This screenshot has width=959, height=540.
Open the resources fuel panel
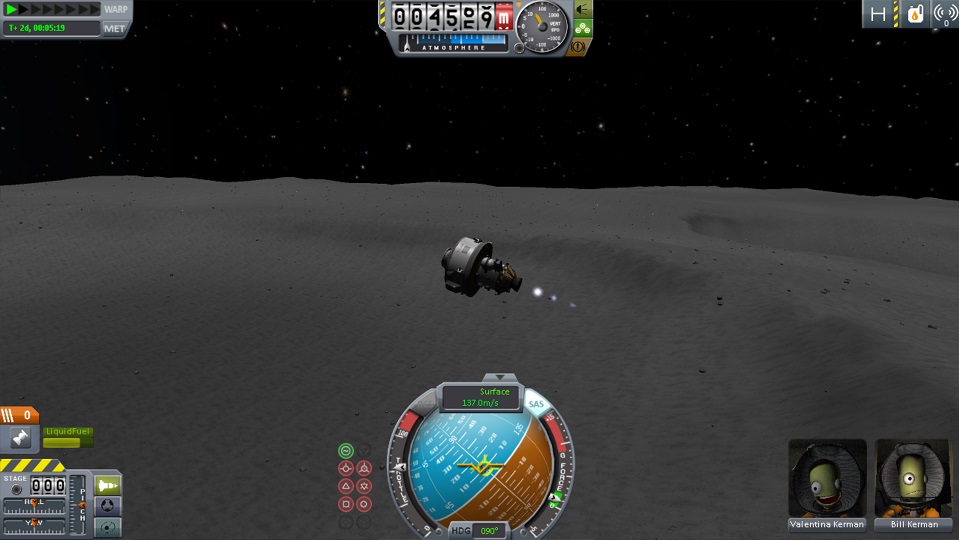click(x=915, y=14)
